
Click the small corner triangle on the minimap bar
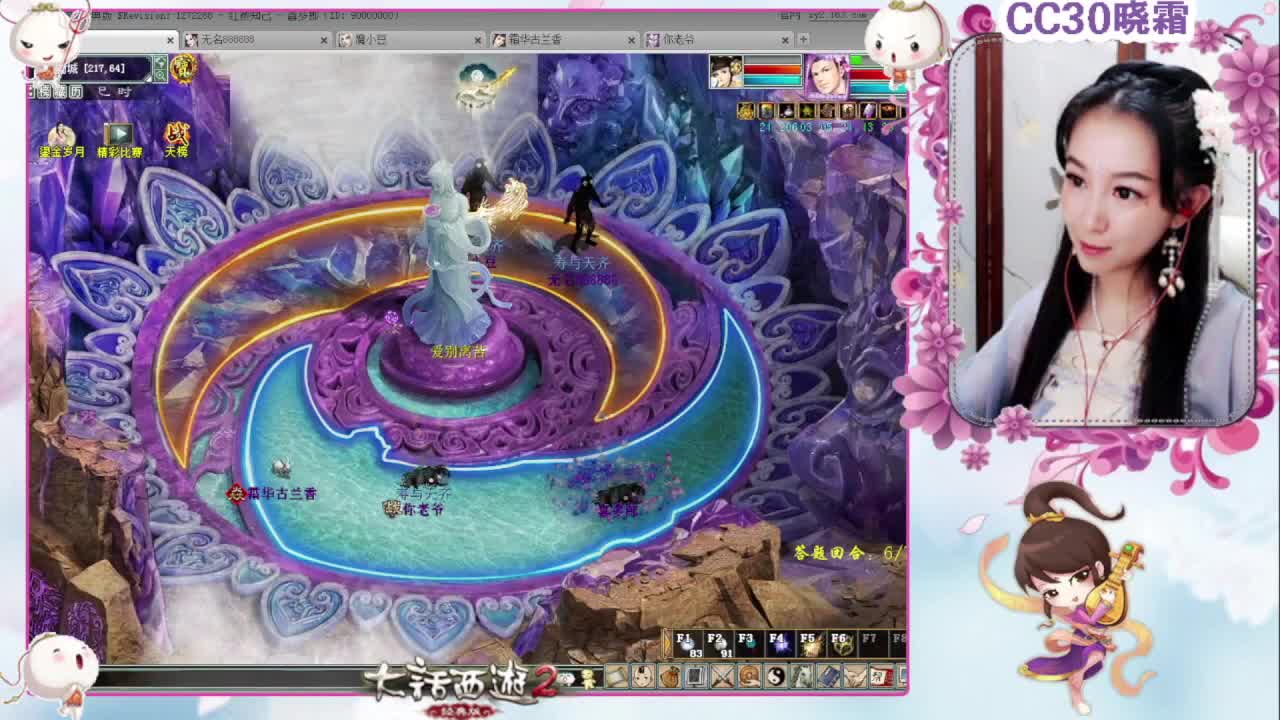coord(148,78)
